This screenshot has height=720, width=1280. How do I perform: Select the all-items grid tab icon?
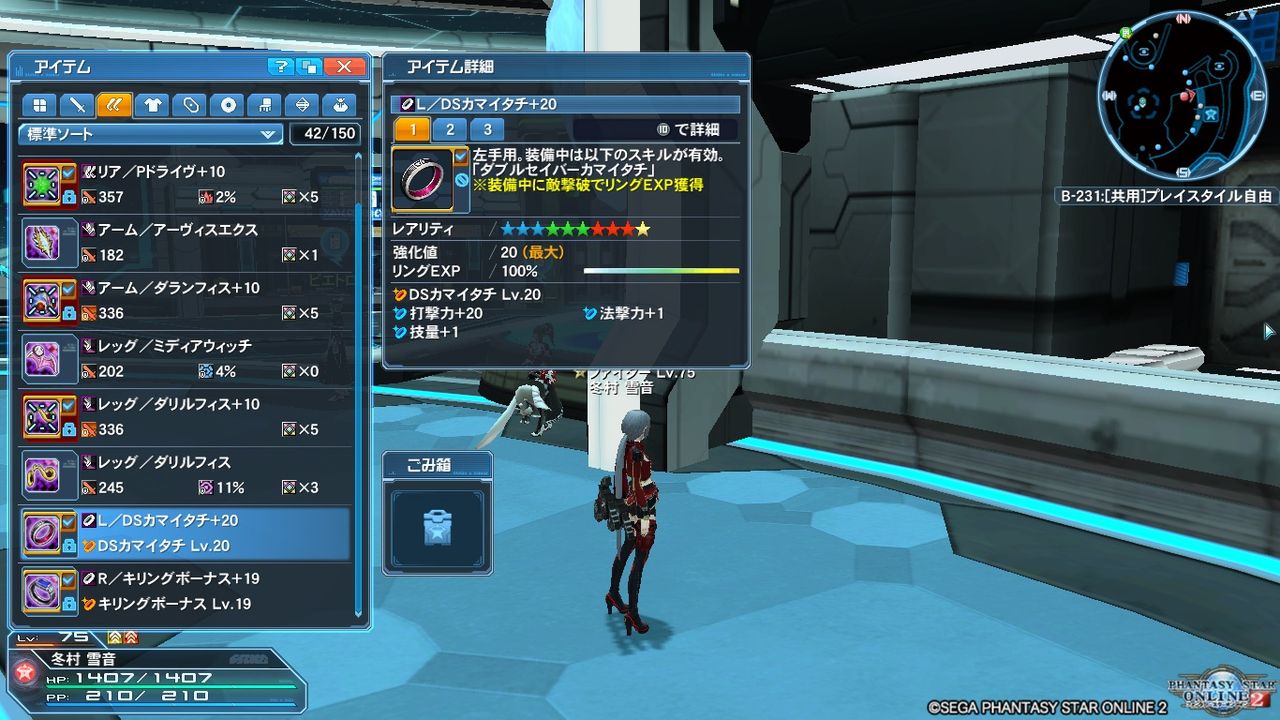39,104
